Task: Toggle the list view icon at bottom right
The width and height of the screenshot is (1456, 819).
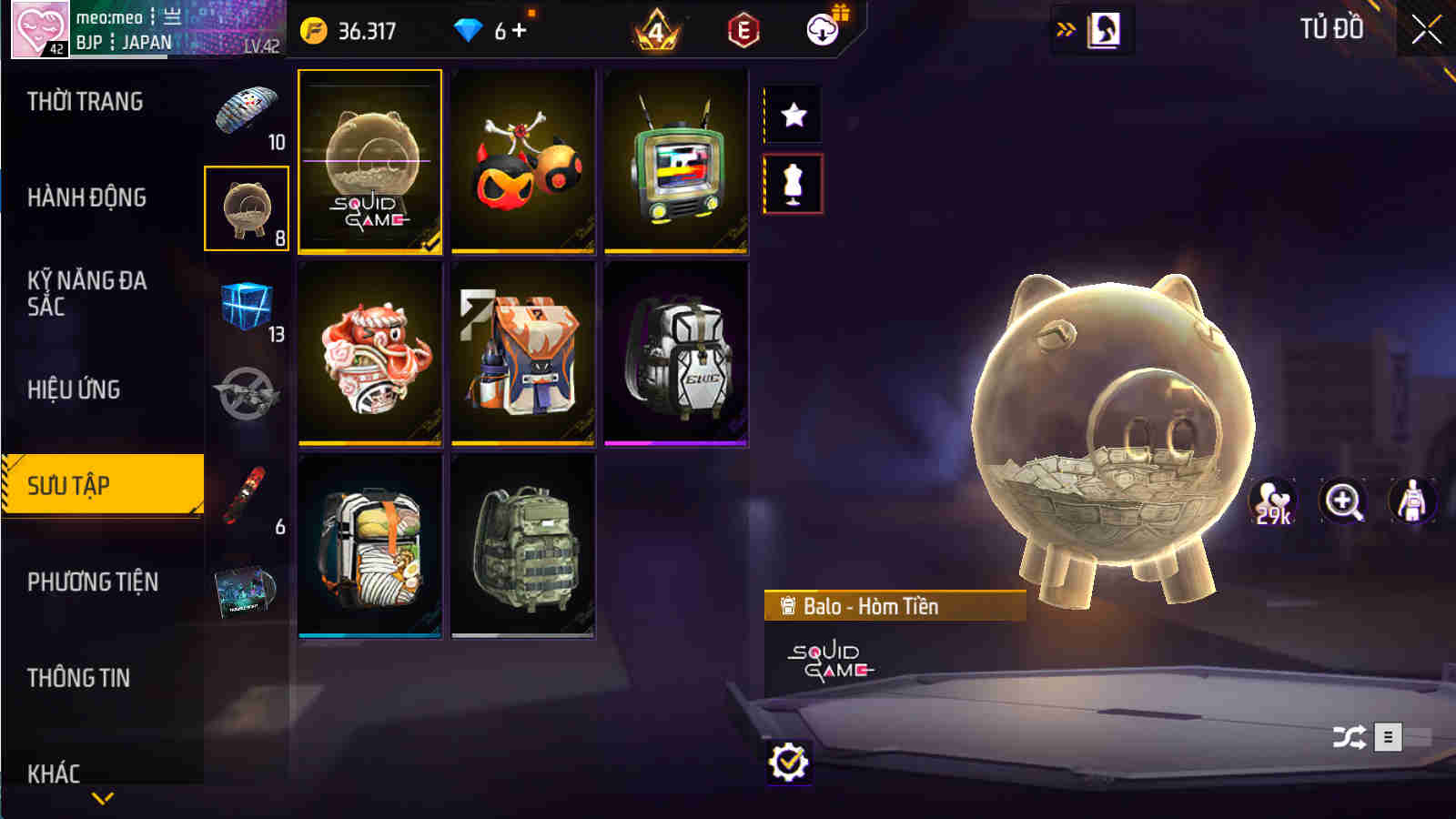Action: (x=1388, y=735)
